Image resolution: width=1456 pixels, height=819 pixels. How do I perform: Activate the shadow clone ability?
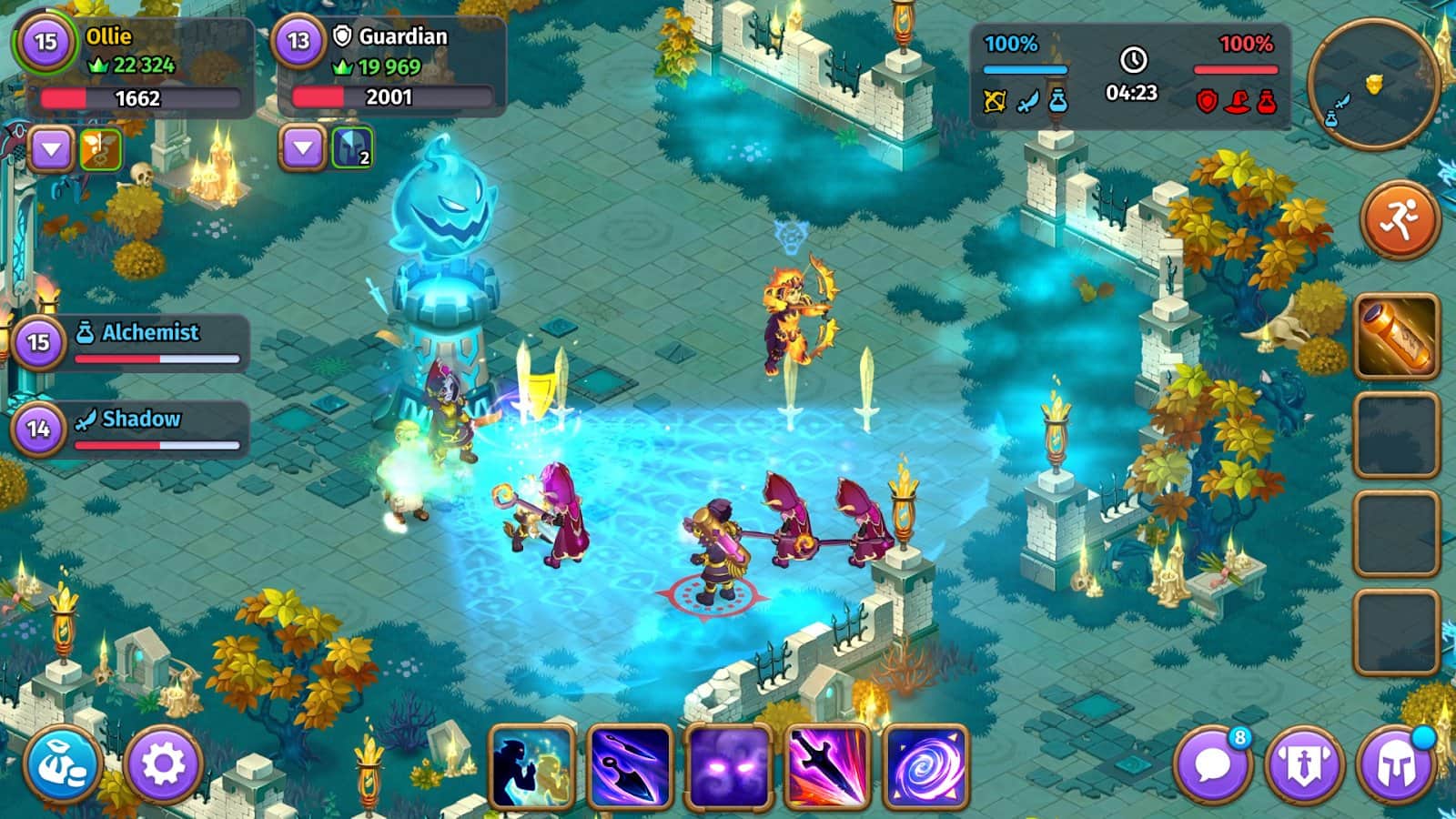point(532,766)
